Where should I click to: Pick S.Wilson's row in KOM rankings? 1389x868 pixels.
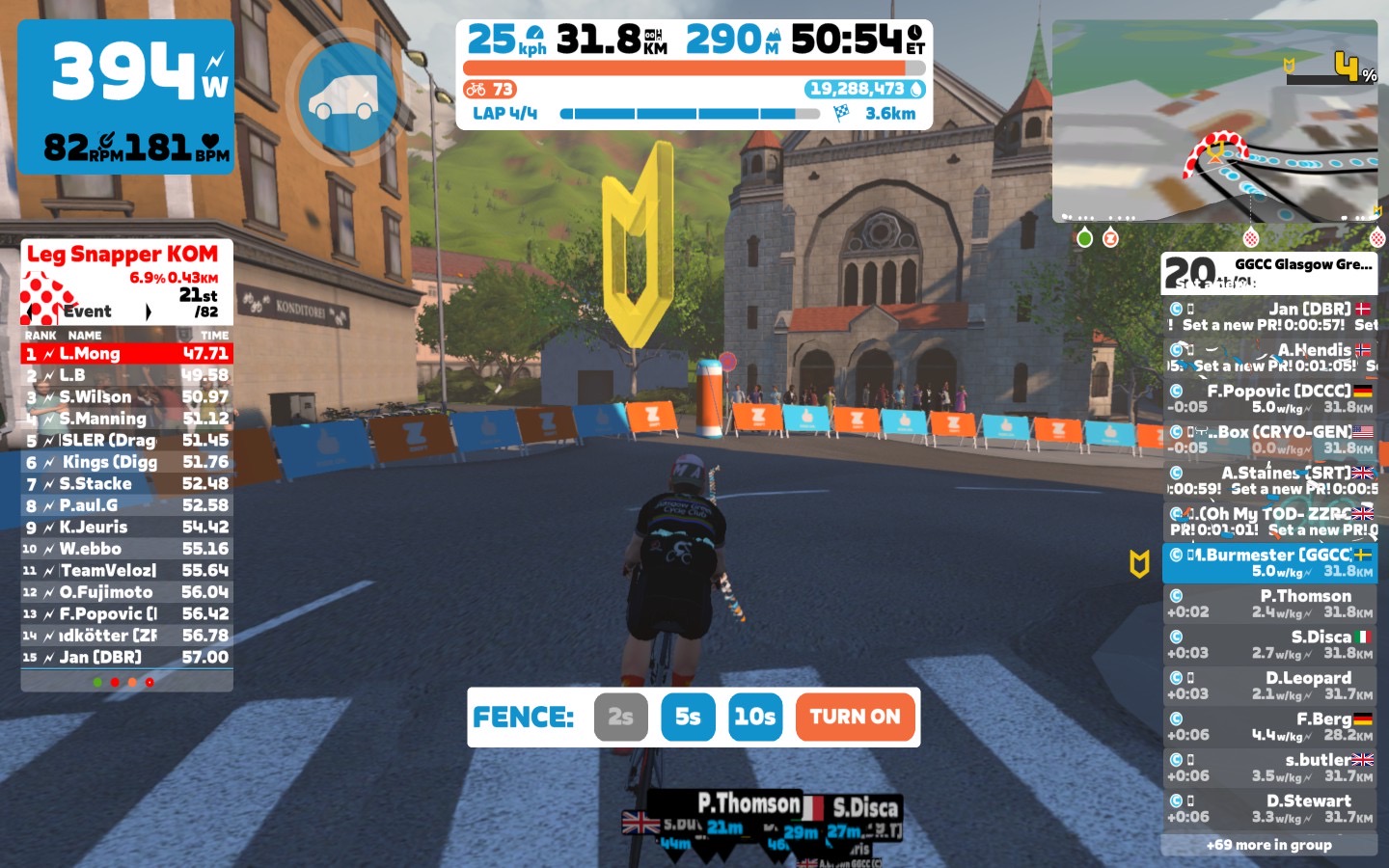tap(126, 397)
